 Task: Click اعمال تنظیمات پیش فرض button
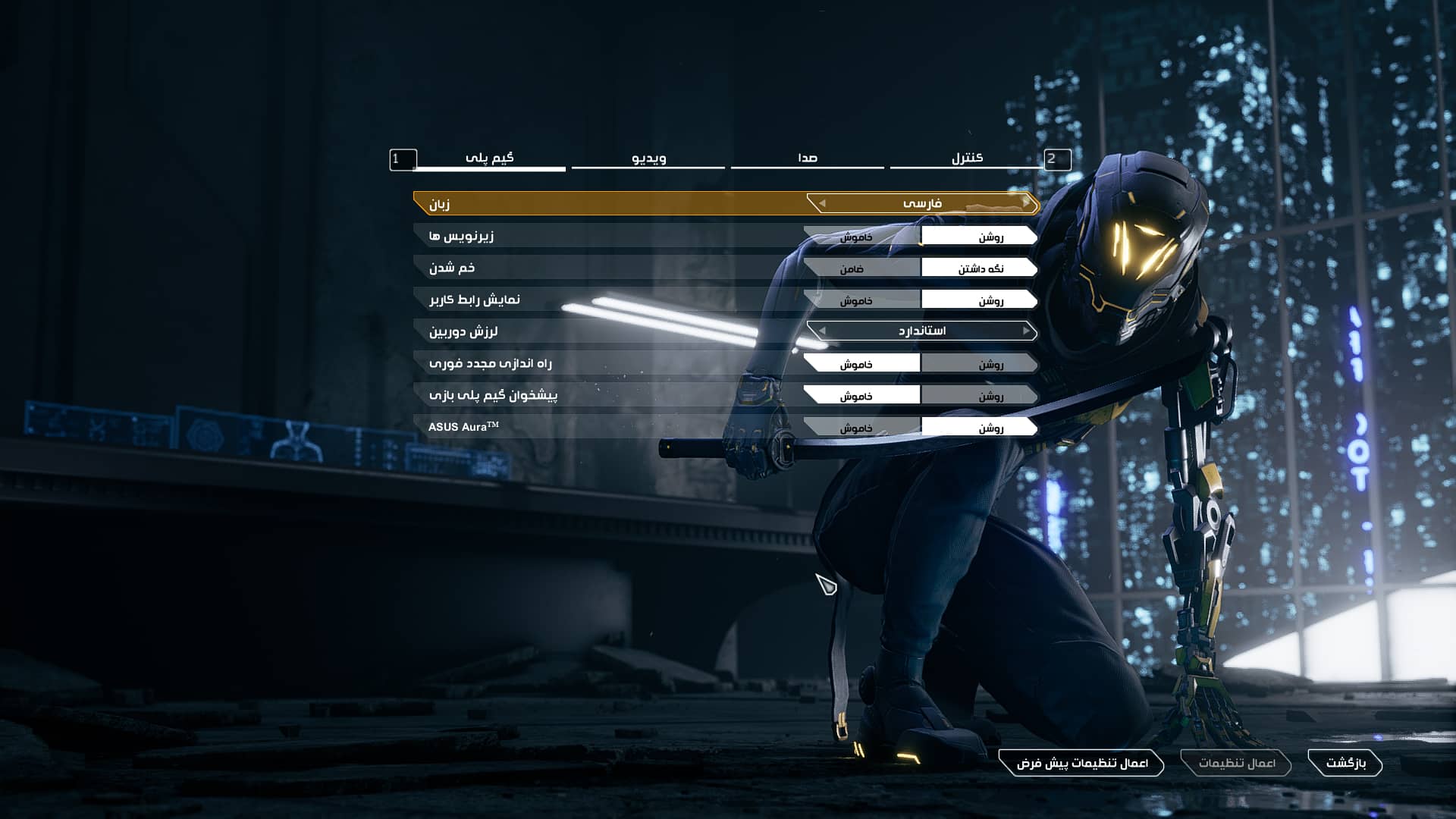(x=1081, y=763)
